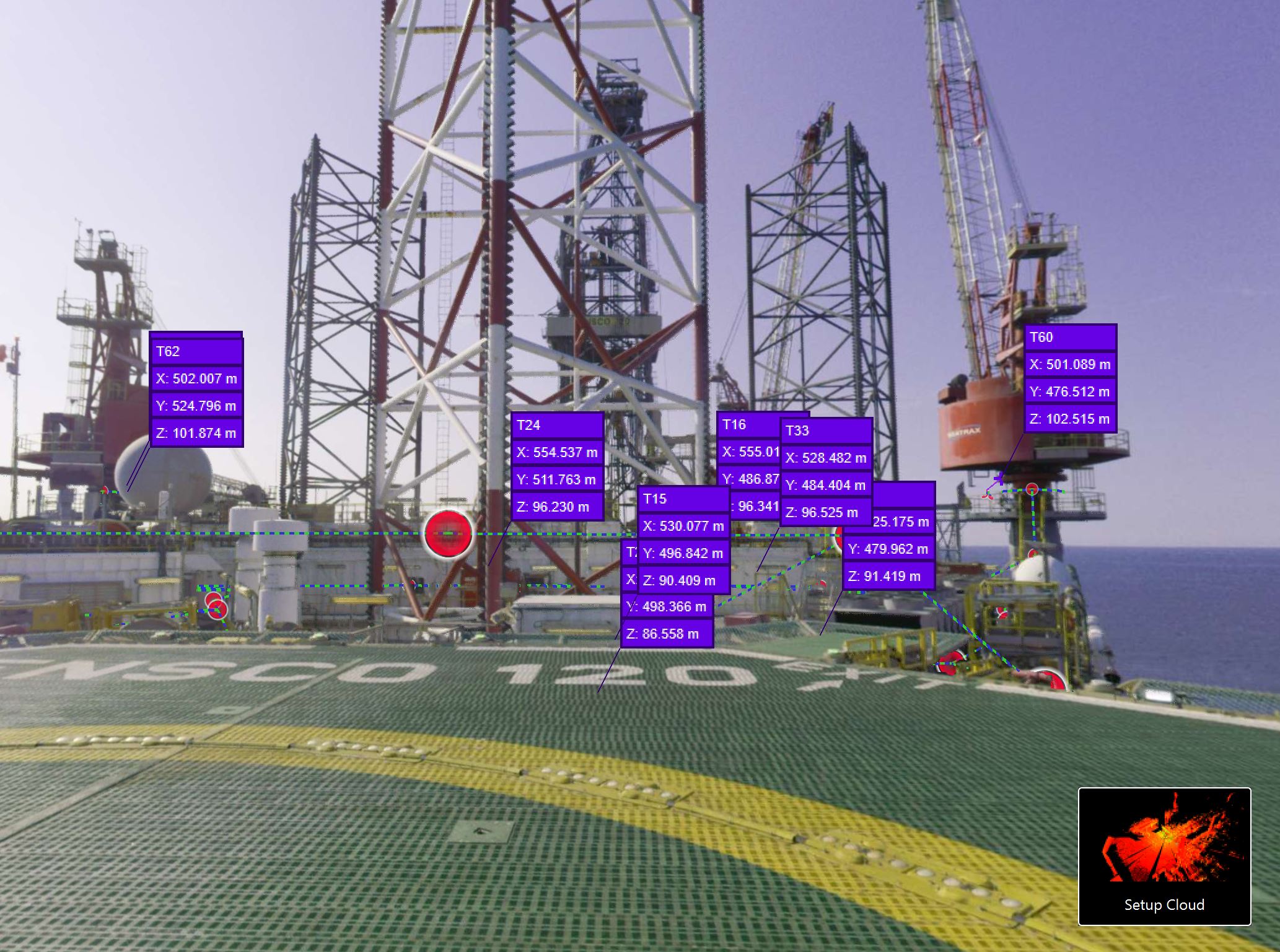Click the circled red target atop the crane pedestal
The width and height of the screenshot is (1280, 952).
pyautogui.click(x=1032, y=489)
